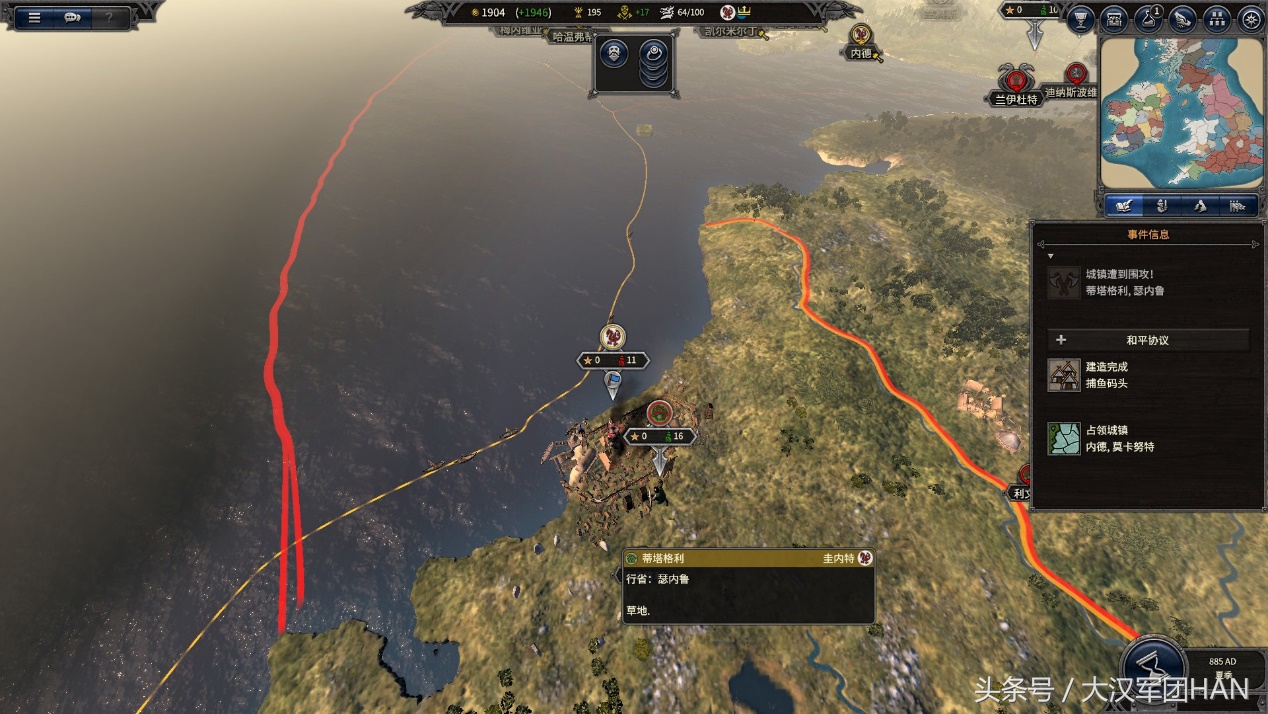1268x714 pixels.
Task: Open the treasure chest panel
Action: click(1114, 19)
